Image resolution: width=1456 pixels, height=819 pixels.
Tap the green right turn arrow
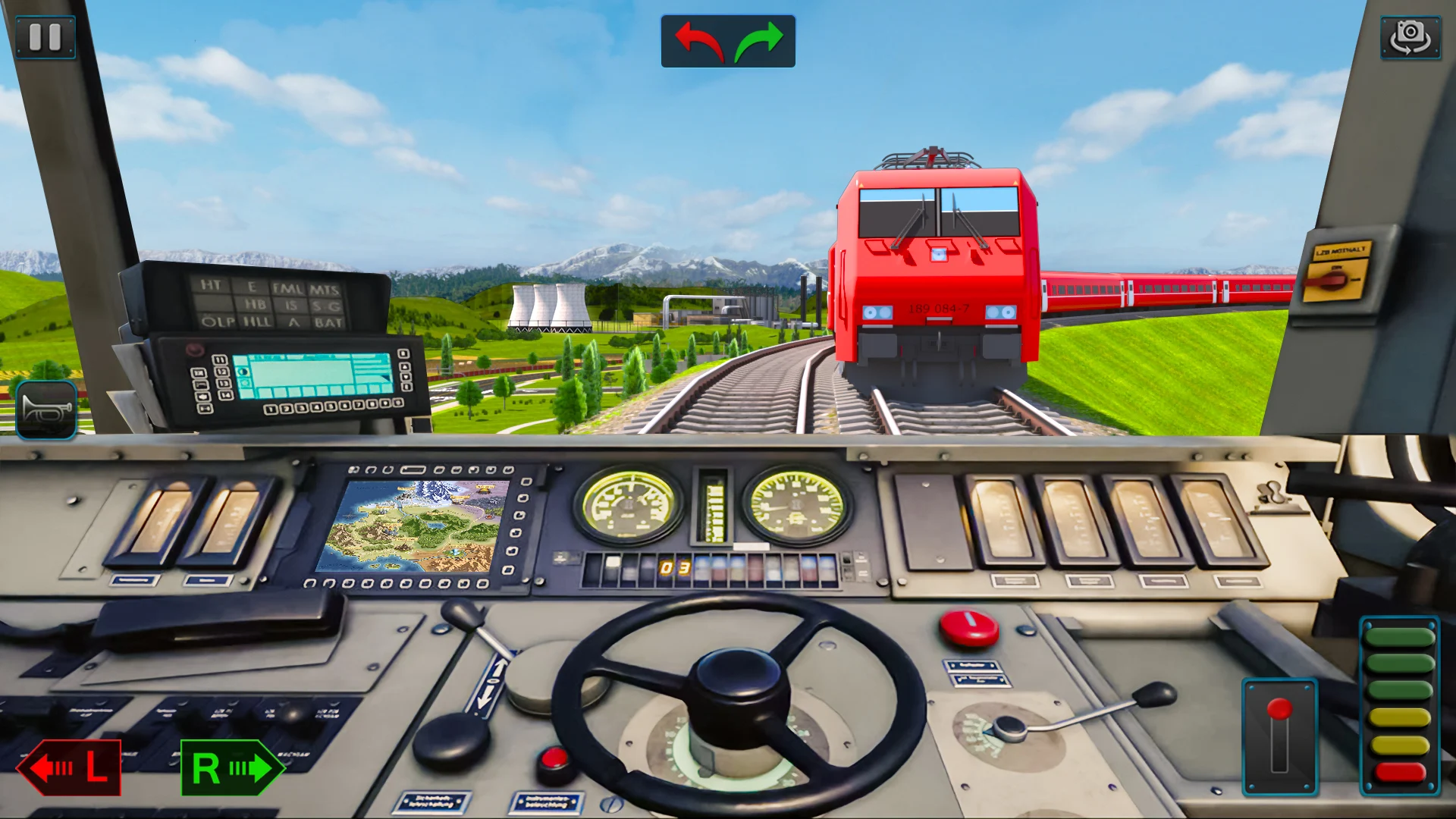point(758,42)
